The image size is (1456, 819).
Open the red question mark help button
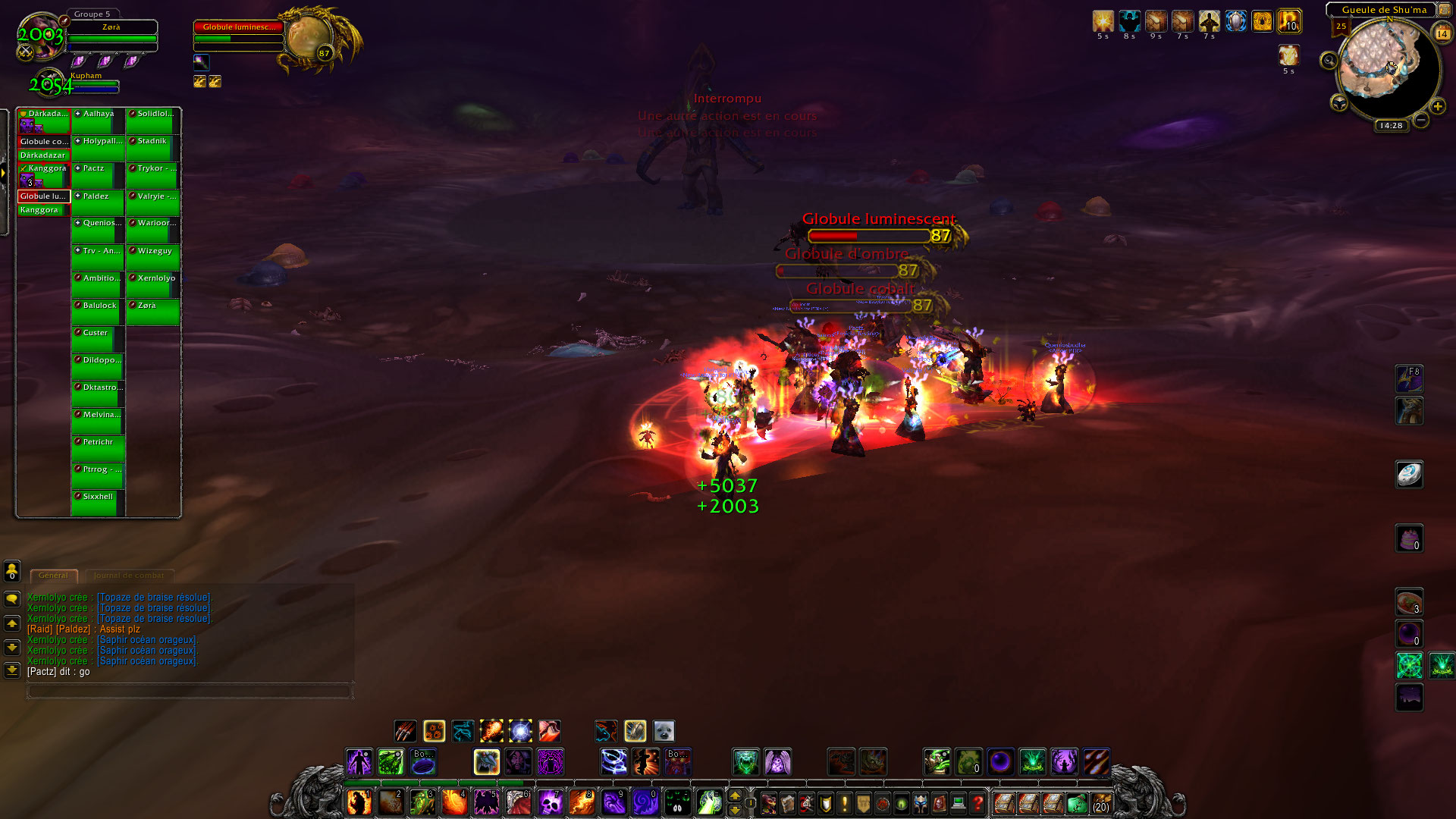pyautogui.click(x=977, y=803)
